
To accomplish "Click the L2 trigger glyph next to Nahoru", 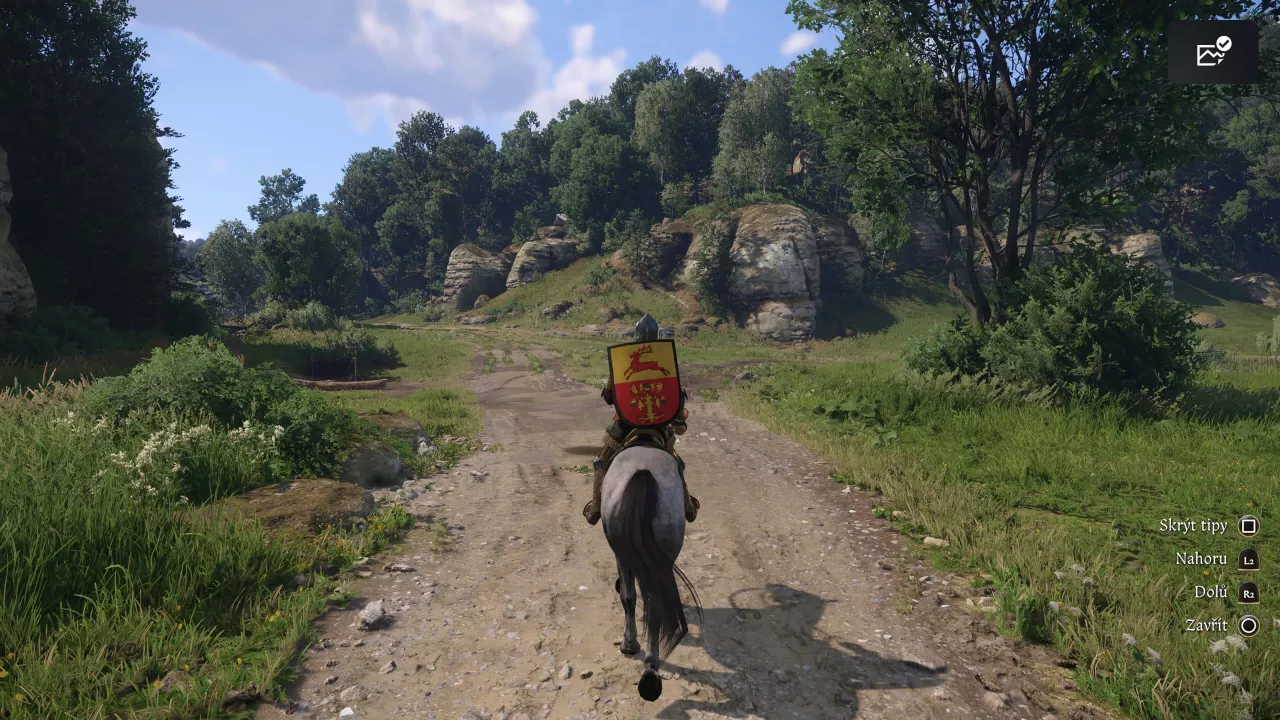I will tap(1248, 558).
